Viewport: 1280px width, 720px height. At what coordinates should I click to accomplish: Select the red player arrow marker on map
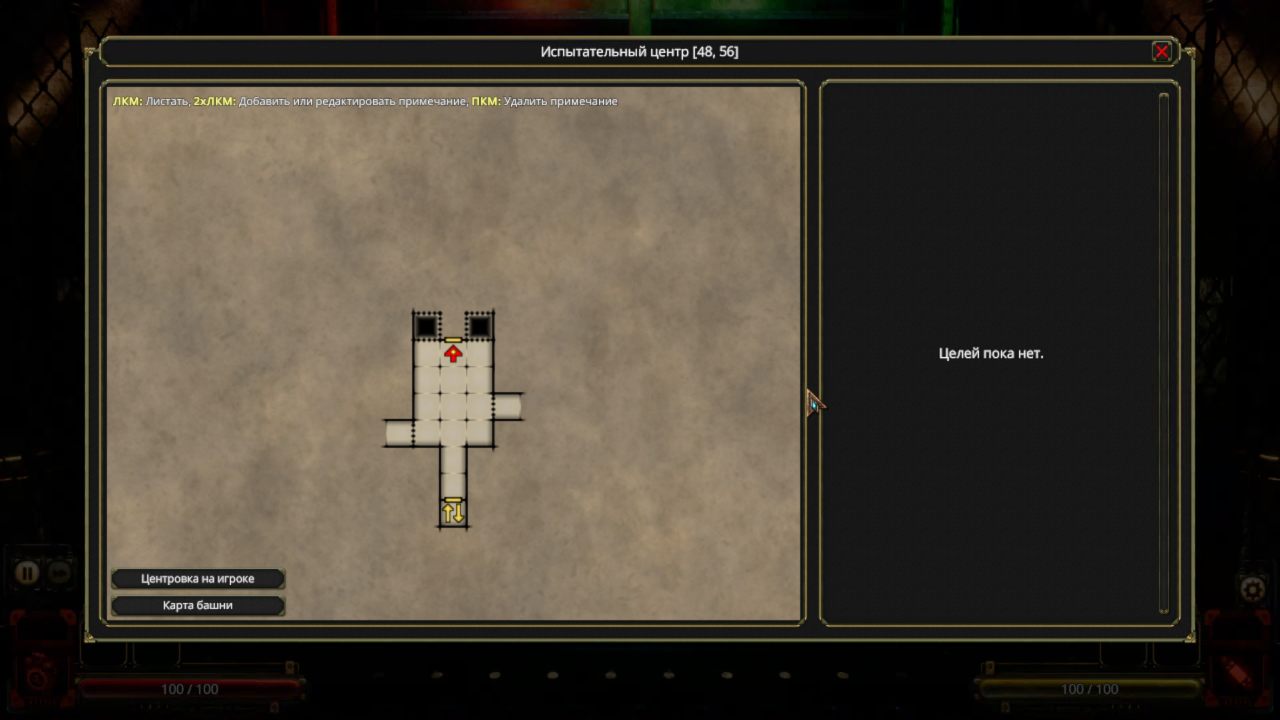tap(453, 353)
